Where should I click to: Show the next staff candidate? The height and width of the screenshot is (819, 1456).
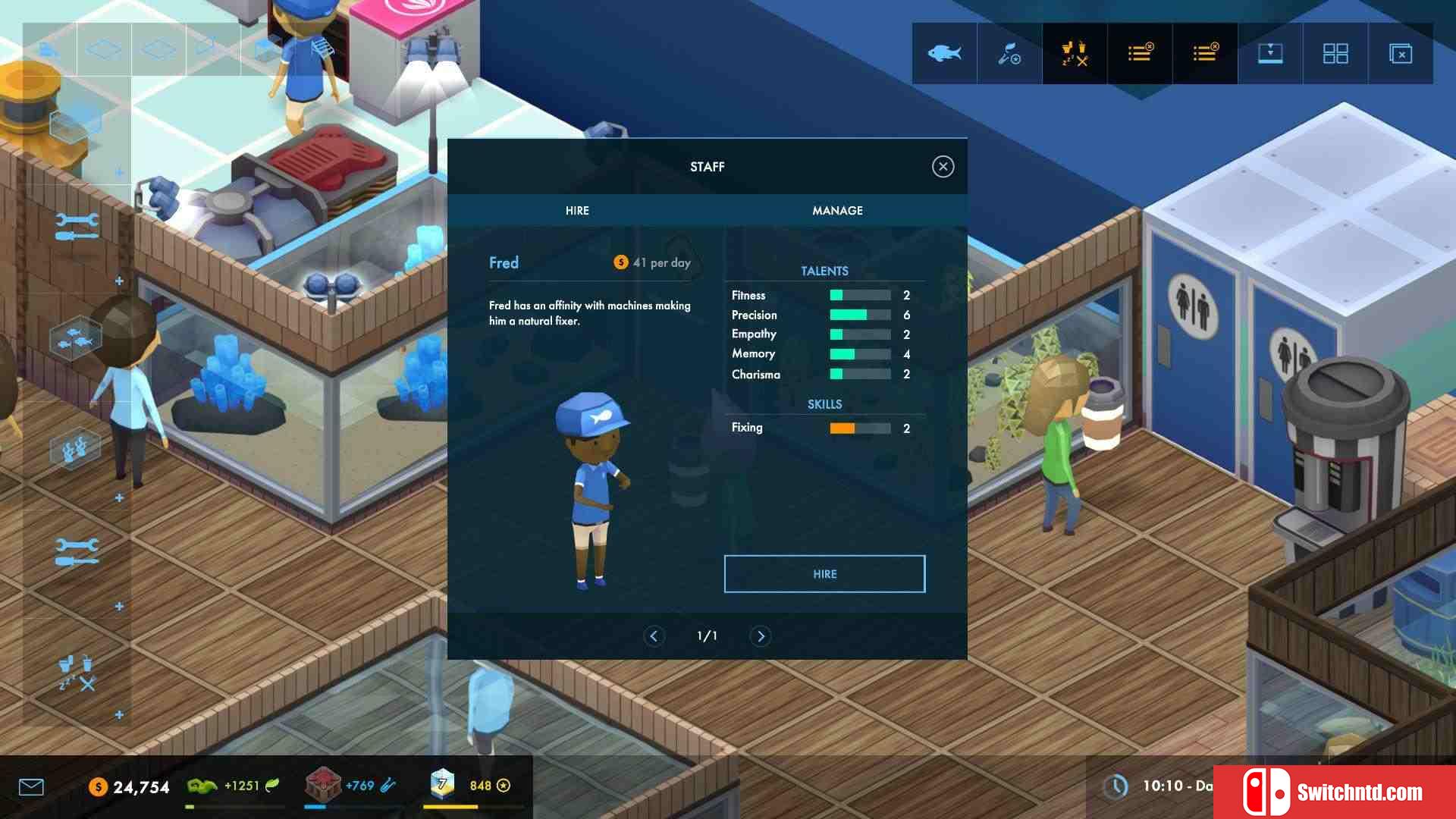click(761, 636)
